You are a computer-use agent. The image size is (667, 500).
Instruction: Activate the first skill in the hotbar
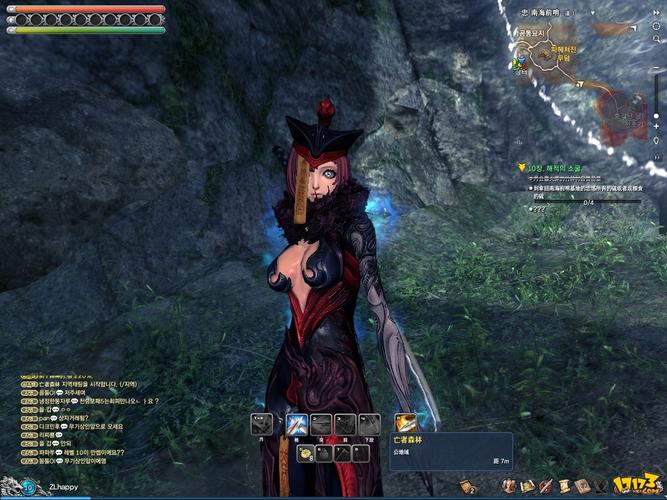(261, 424)
